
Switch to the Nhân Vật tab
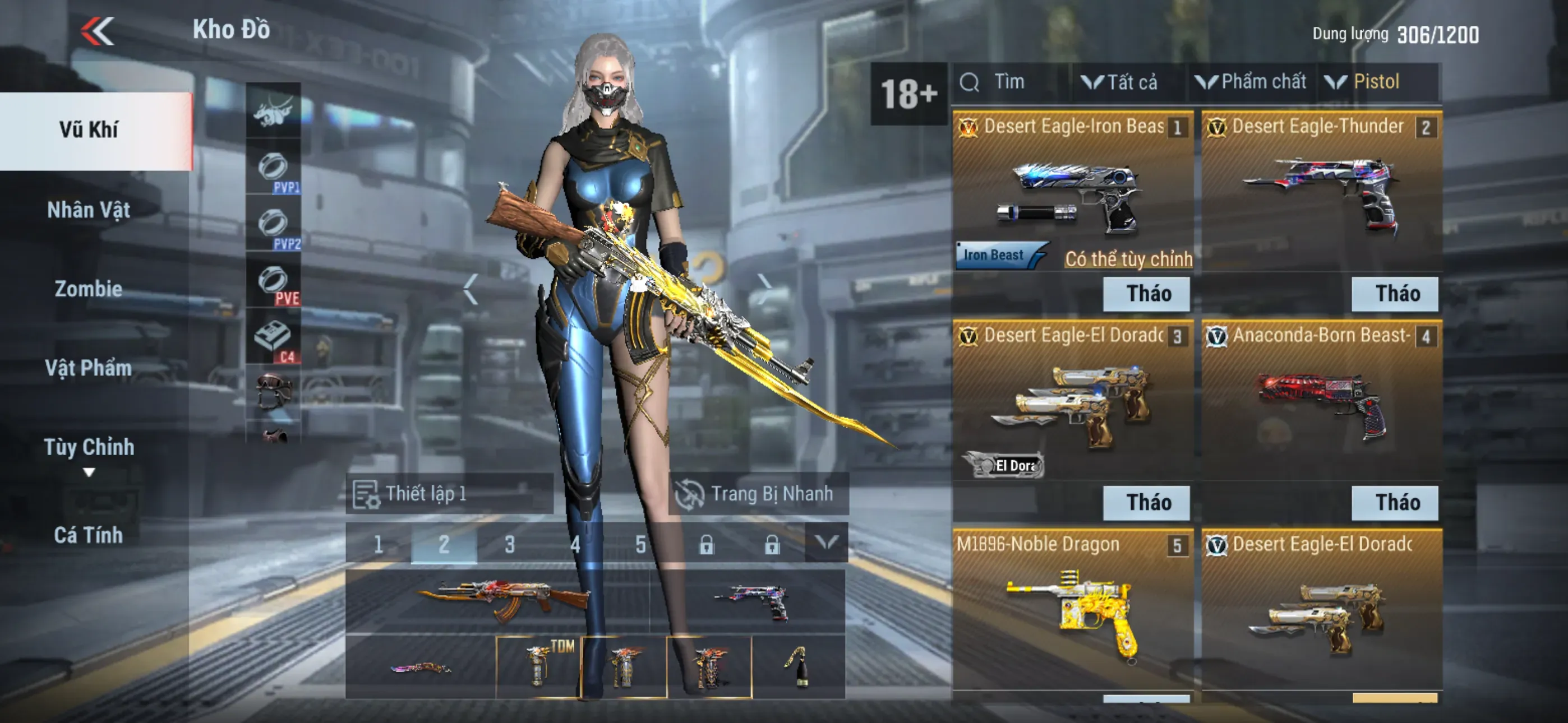[89, 210]
